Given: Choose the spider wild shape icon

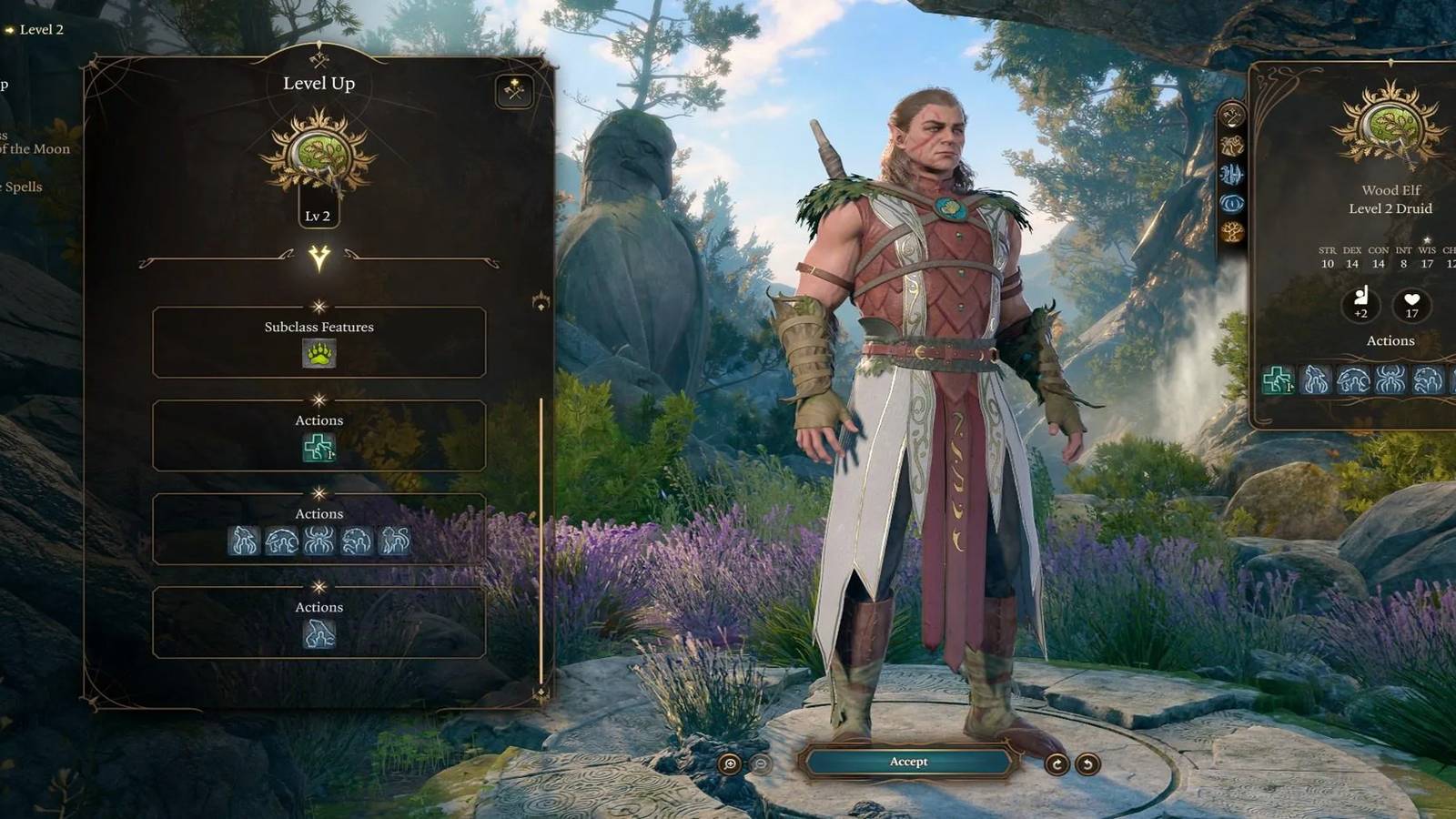Looking at the screenshot, I should pos(318,541).
